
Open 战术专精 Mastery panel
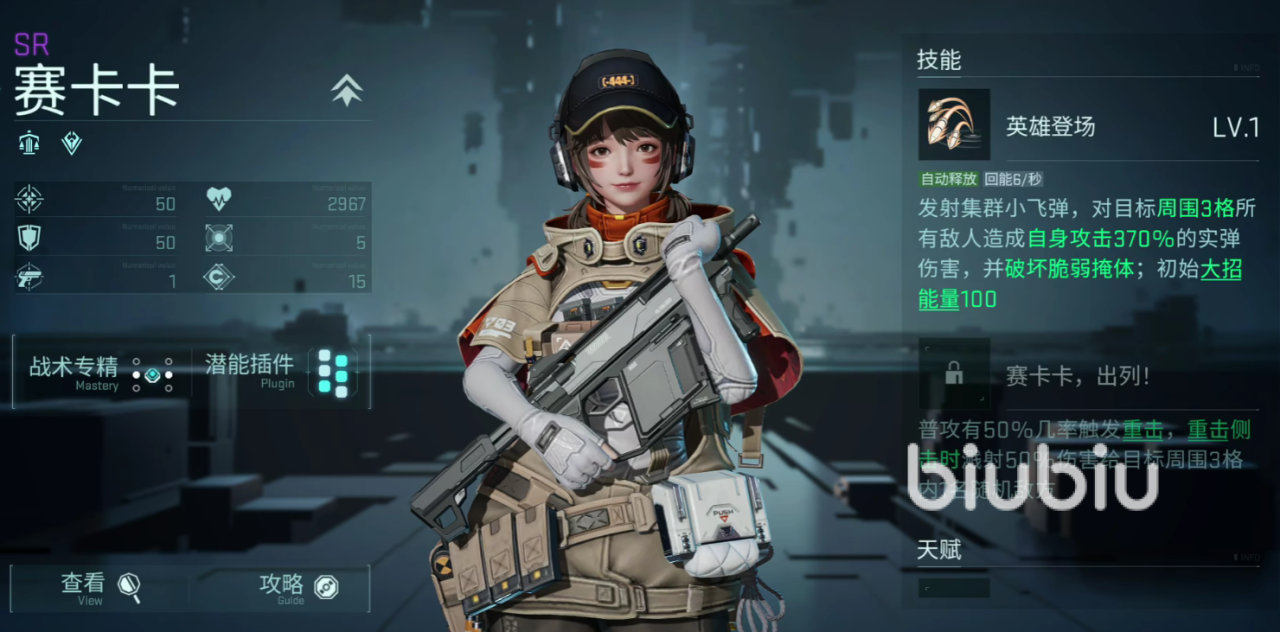100,372
